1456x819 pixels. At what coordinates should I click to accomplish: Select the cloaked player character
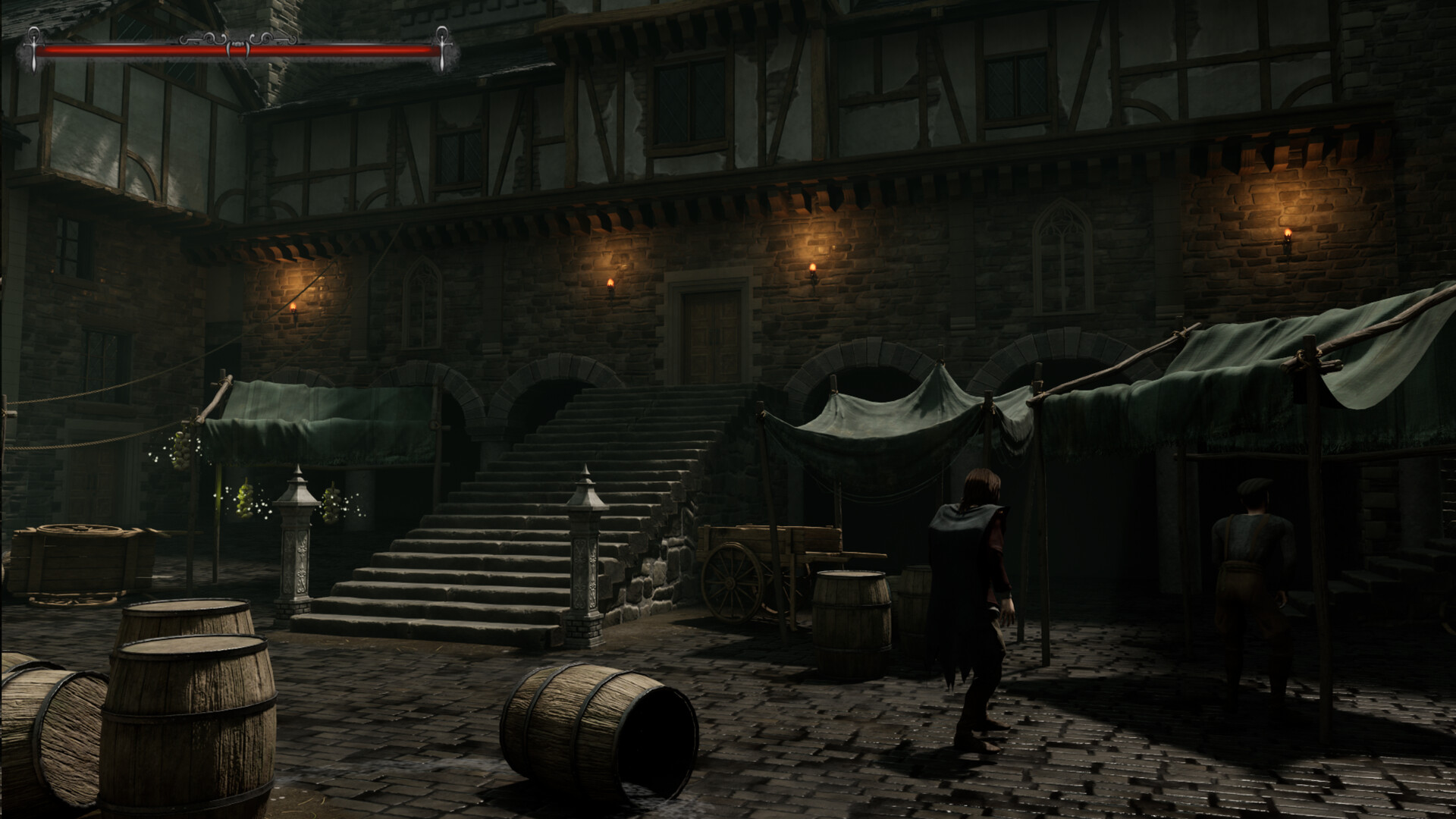point(974,599)
